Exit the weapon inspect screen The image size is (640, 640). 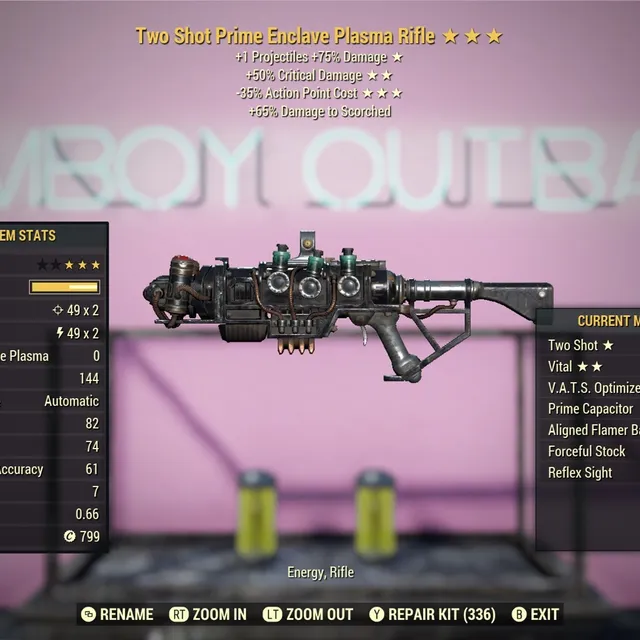pyautogui.click(x=536, y=614)
